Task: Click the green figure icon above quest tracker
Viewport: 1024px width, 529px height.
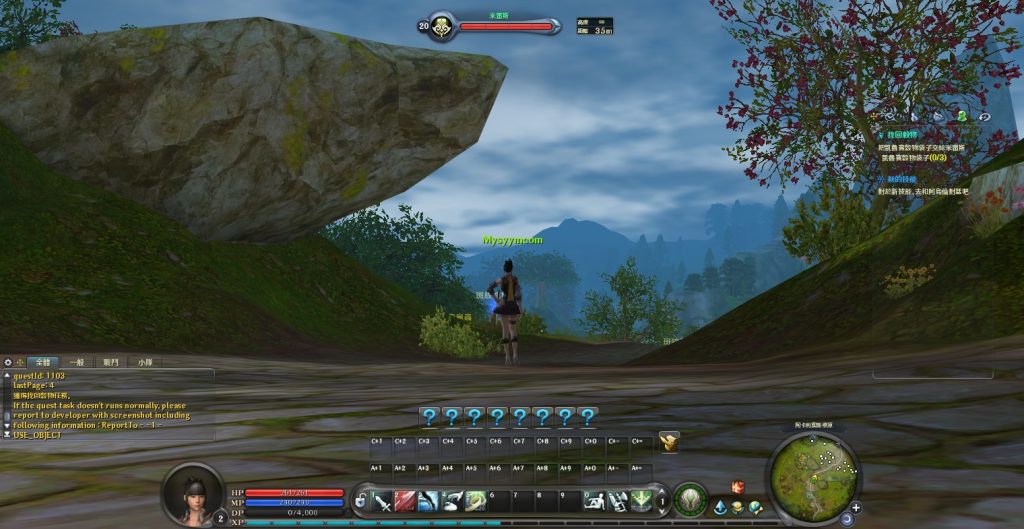Action: coord(961,116)
